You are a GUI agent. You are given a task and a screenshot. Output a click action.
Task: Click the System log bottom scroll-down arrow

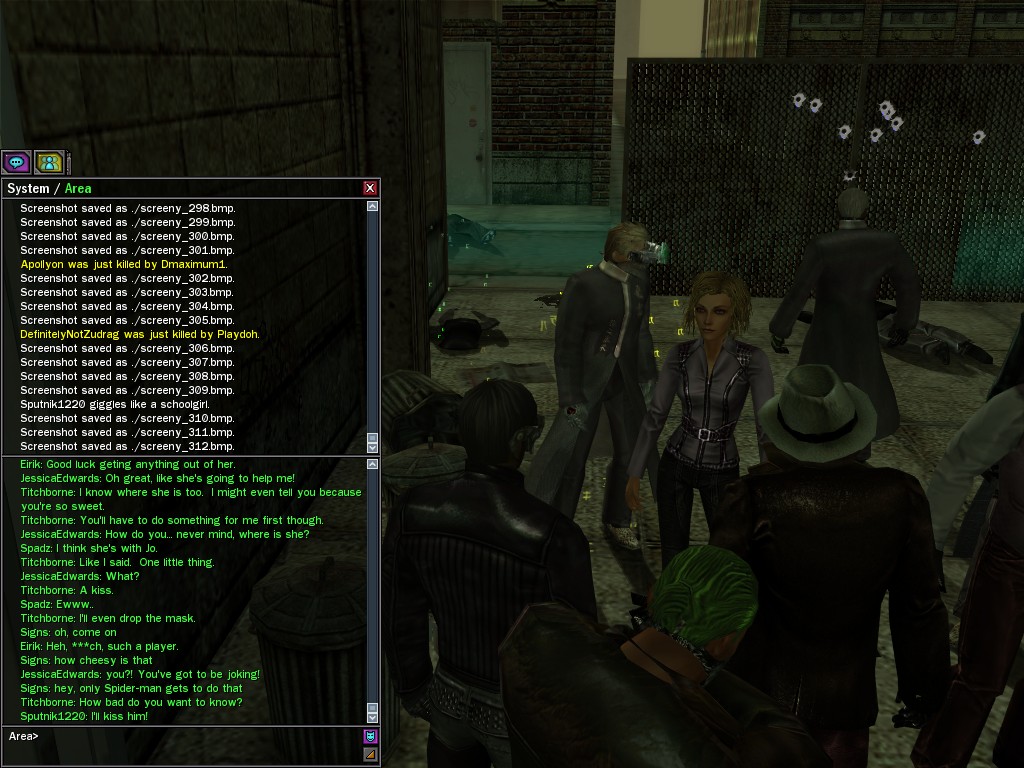click(373, 447)
